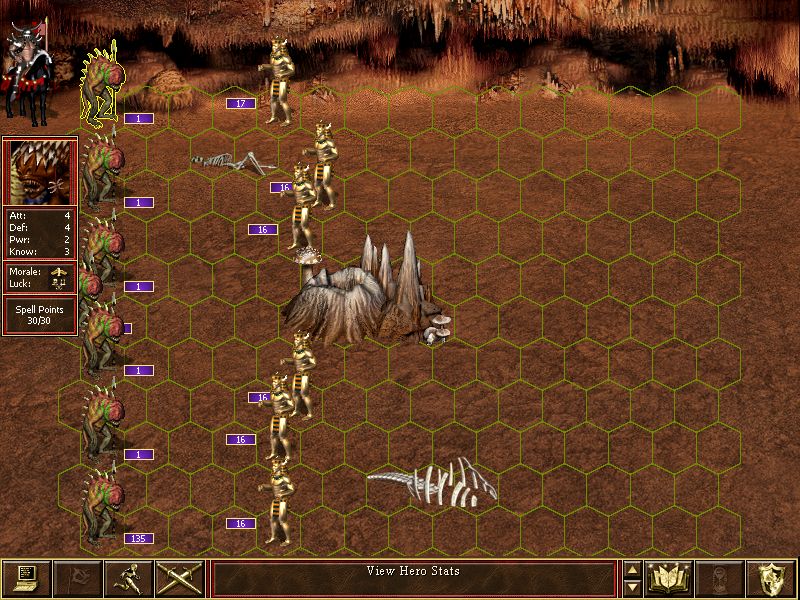Select the stack of 135 creatures
The height and width of the screenshot is (600, 800).
[104, 505]
